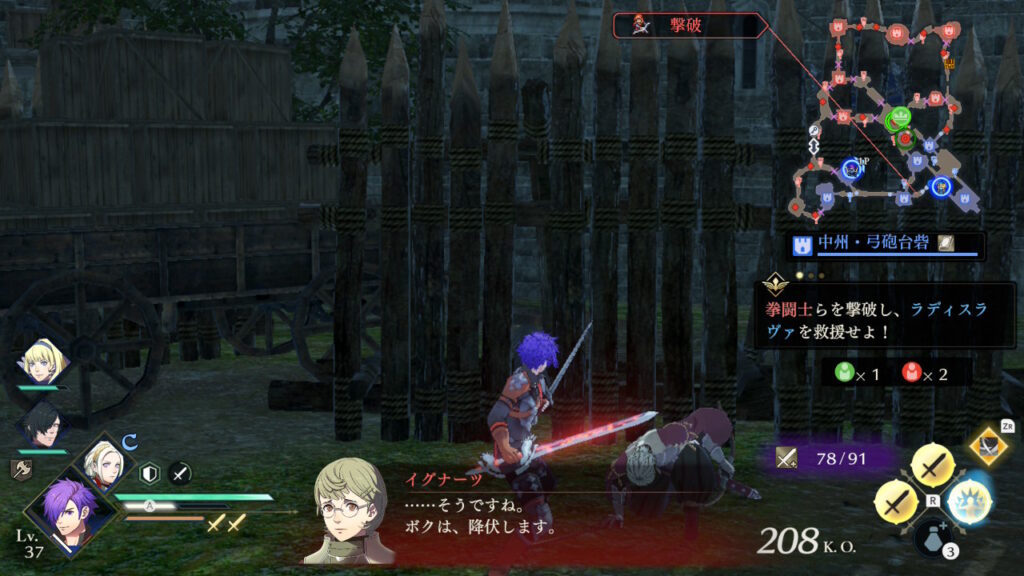The height and width of the screenshot is (576, 1024).
Task: Activate the lower-left sword combat art
Action: (896, 502)
